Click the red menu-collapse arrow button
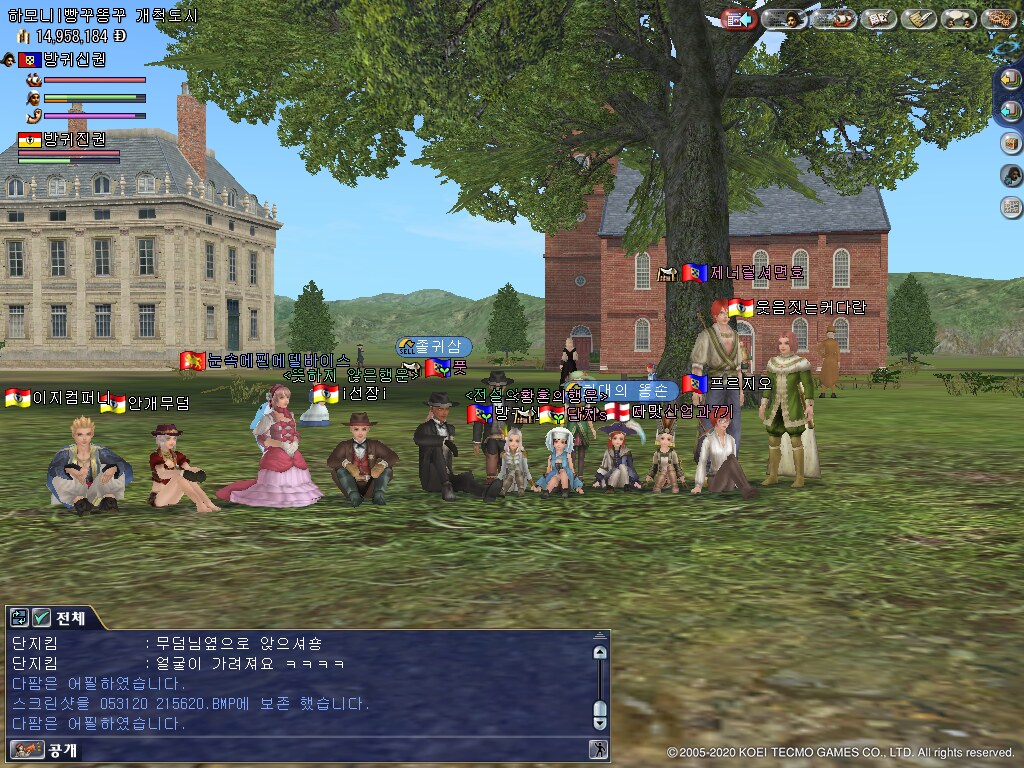 739,19
